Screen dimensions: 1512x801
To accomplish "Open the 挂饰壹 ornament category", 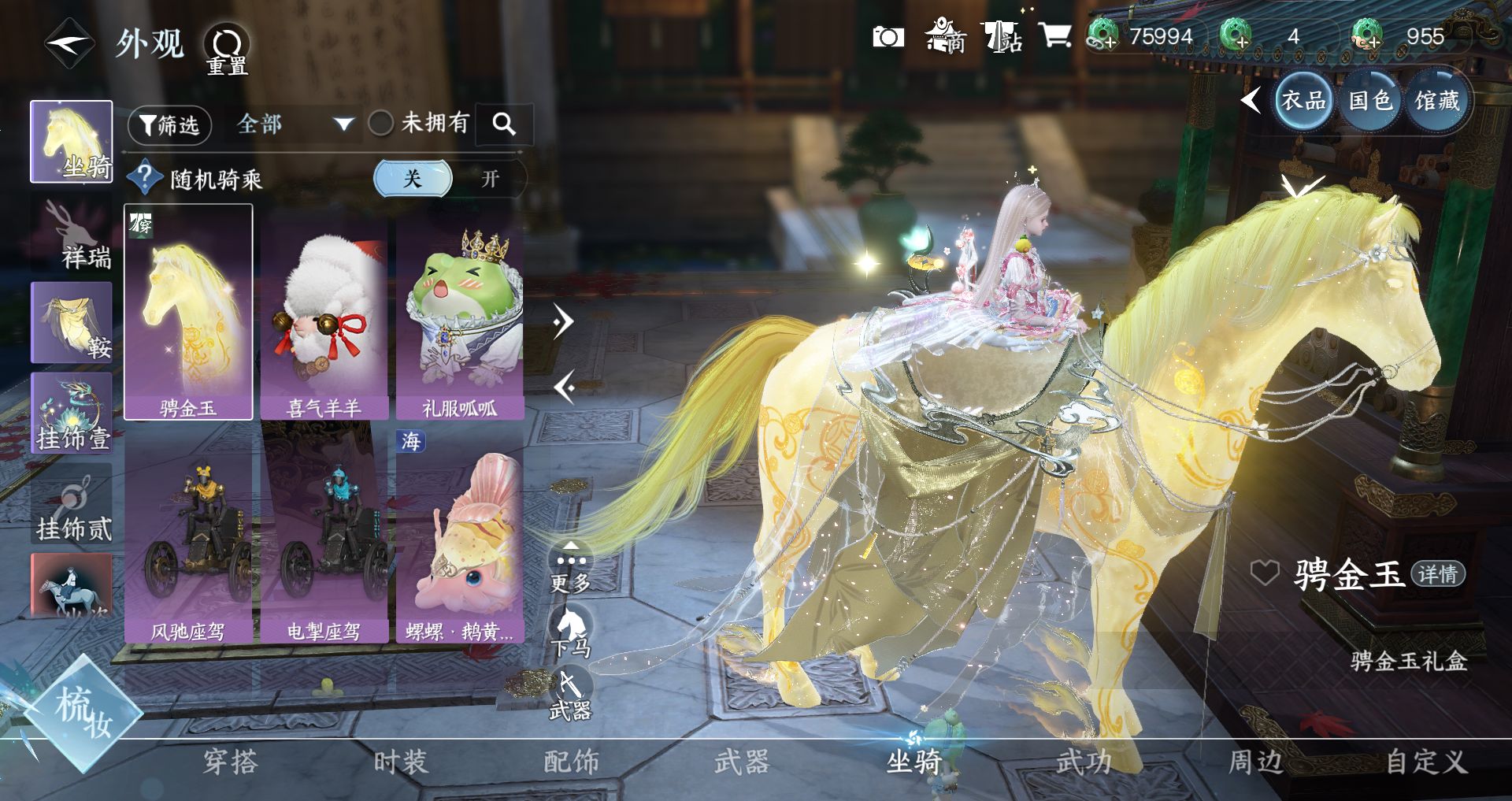I will tap(72, 413).
